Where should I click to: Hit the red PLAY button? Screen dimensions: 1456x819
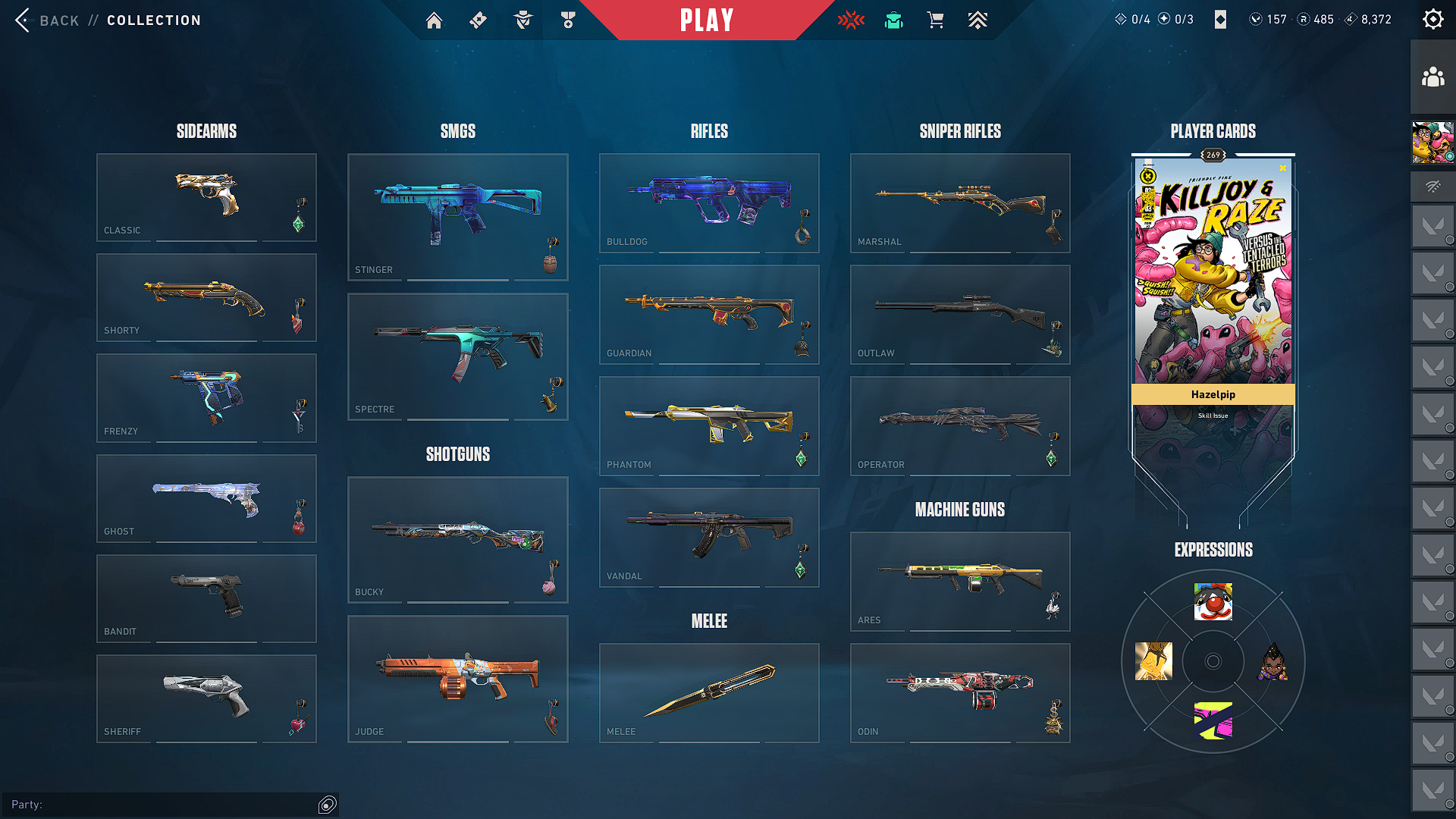pos(707,20)
